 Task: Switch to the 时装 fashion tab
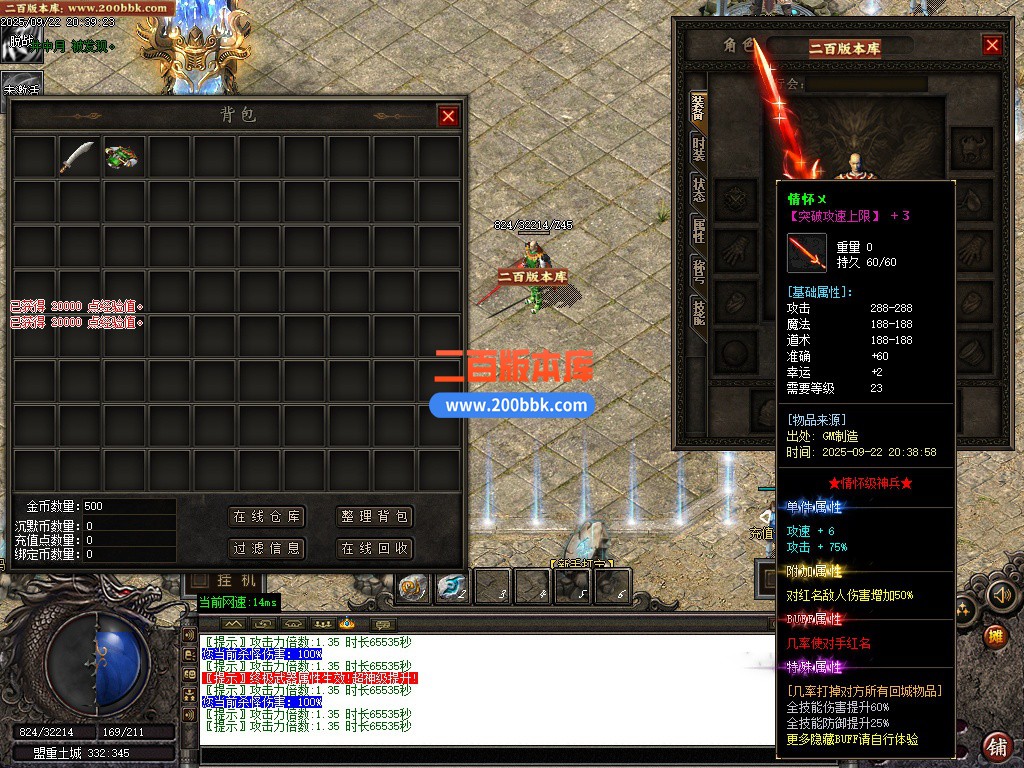(x=698, y=150)
